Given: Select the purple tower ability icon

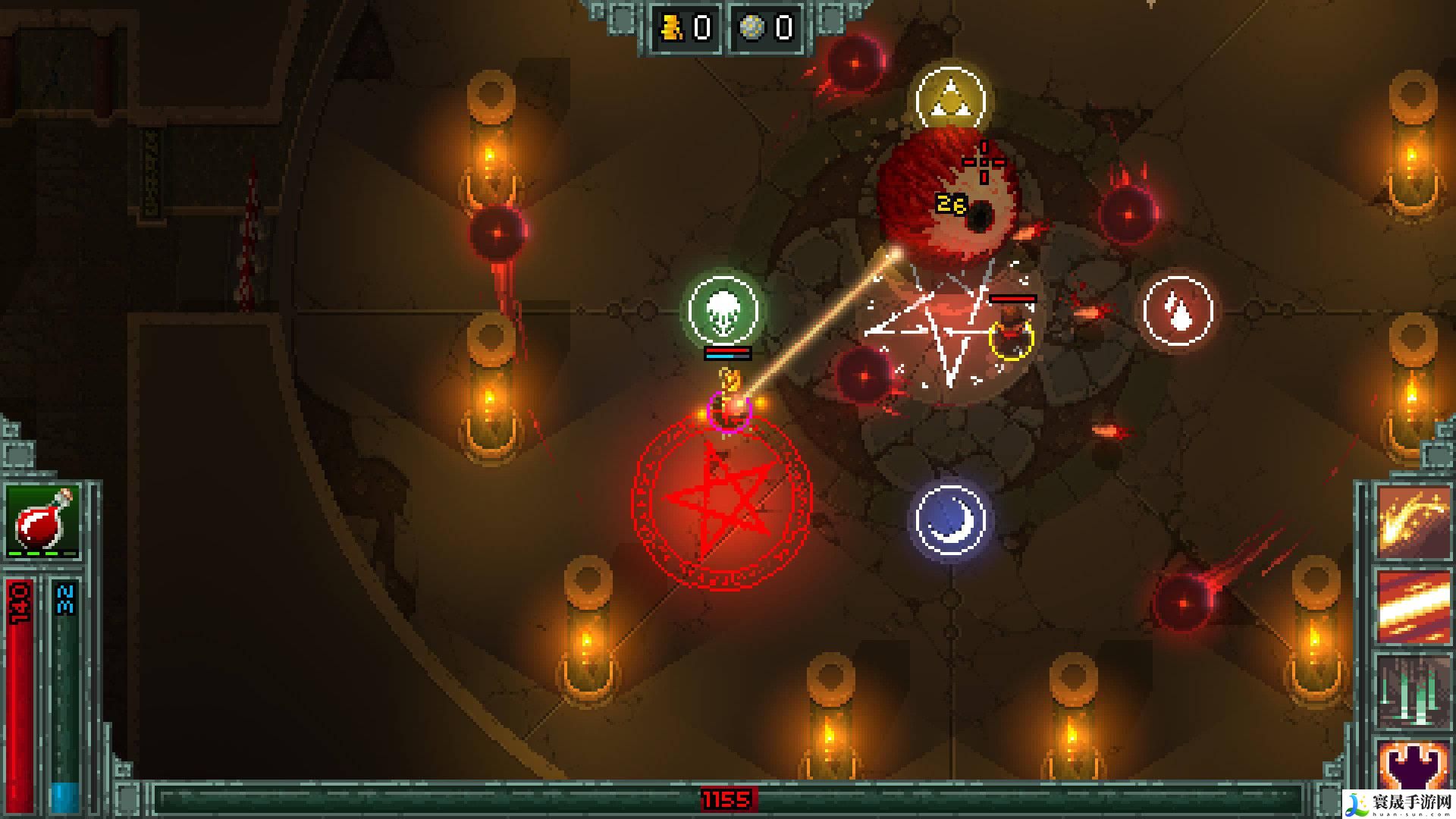Looking at the screenshot, I should coord(1411,766).
